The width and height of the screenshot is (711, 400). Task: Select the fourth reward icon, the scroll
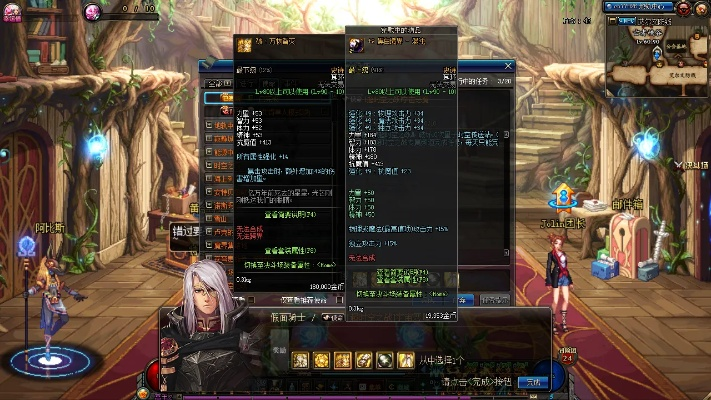tap(364, 360)
